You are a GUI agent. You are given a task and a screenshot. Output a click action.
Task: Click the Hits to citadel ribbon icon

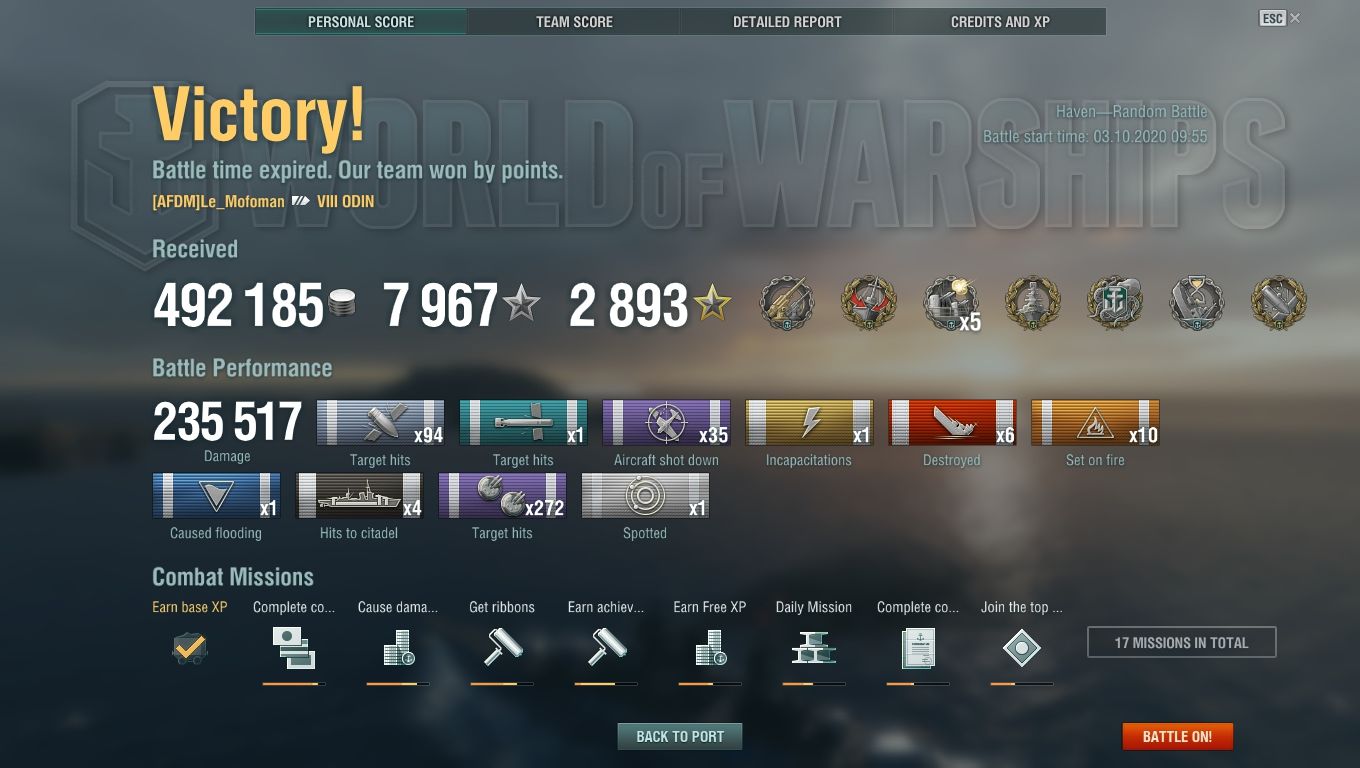(x=358, y=494)
